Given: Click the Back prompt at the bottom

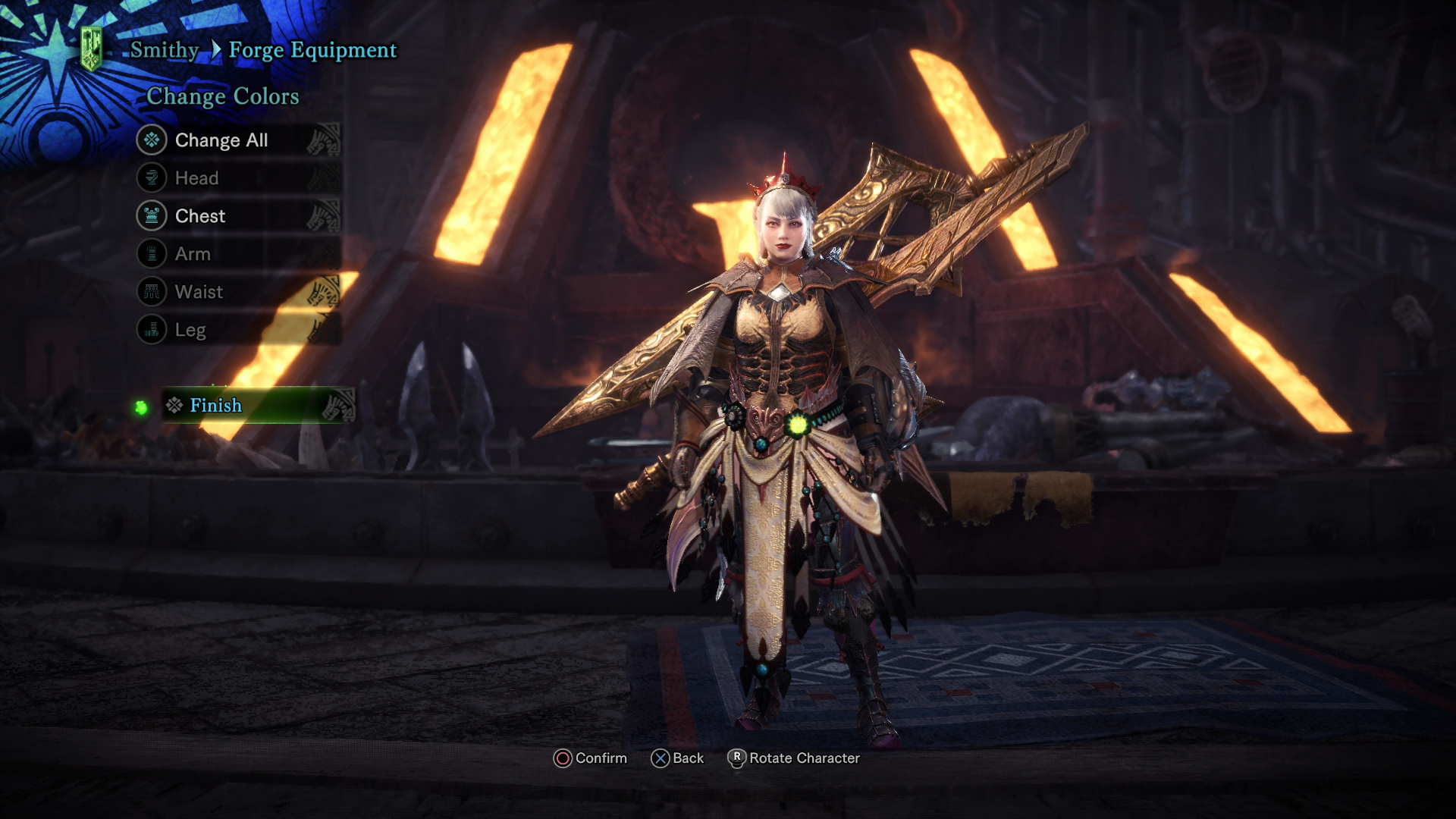Looking at the screenshot, I should click(x=679, y=758).
